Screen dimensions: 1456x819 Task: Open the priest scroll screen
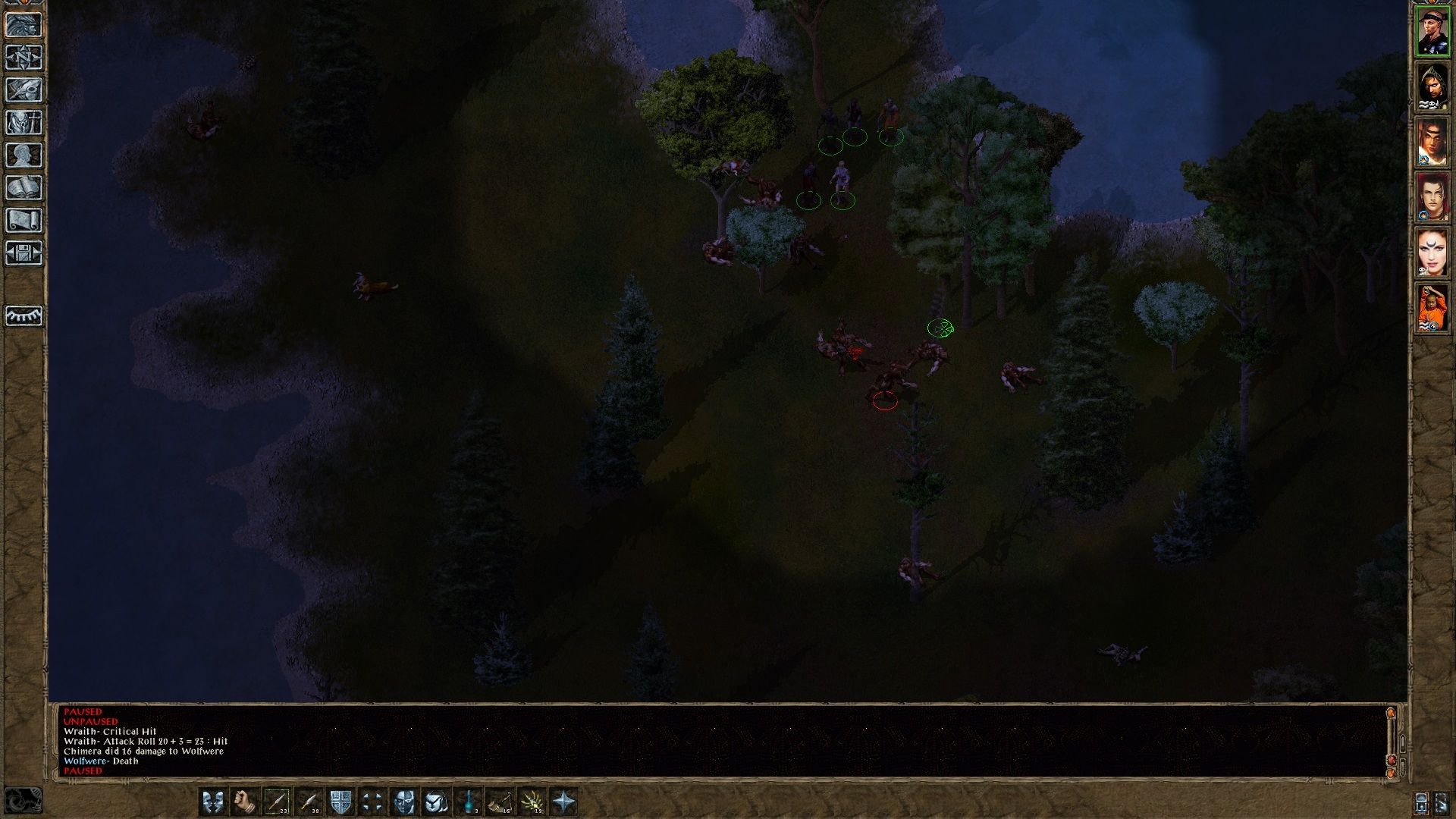click(24, 221)
